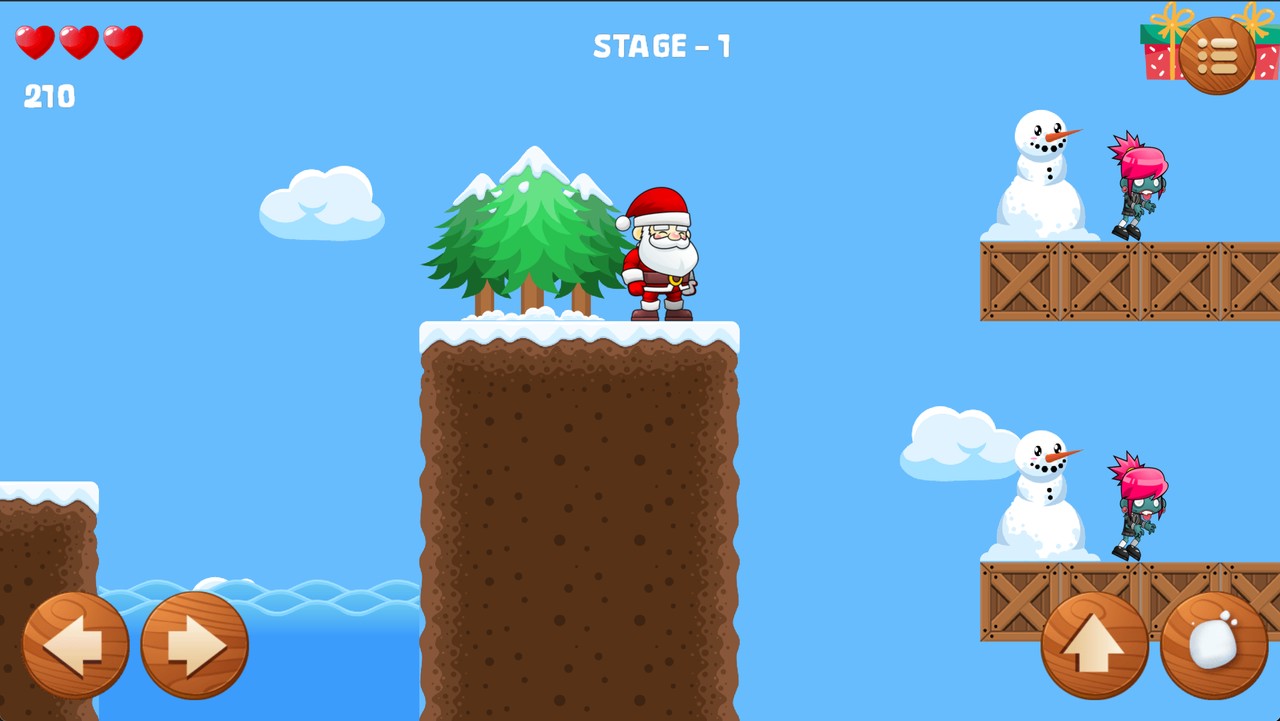
Task: Click the first heart icon
Action: 35,44
